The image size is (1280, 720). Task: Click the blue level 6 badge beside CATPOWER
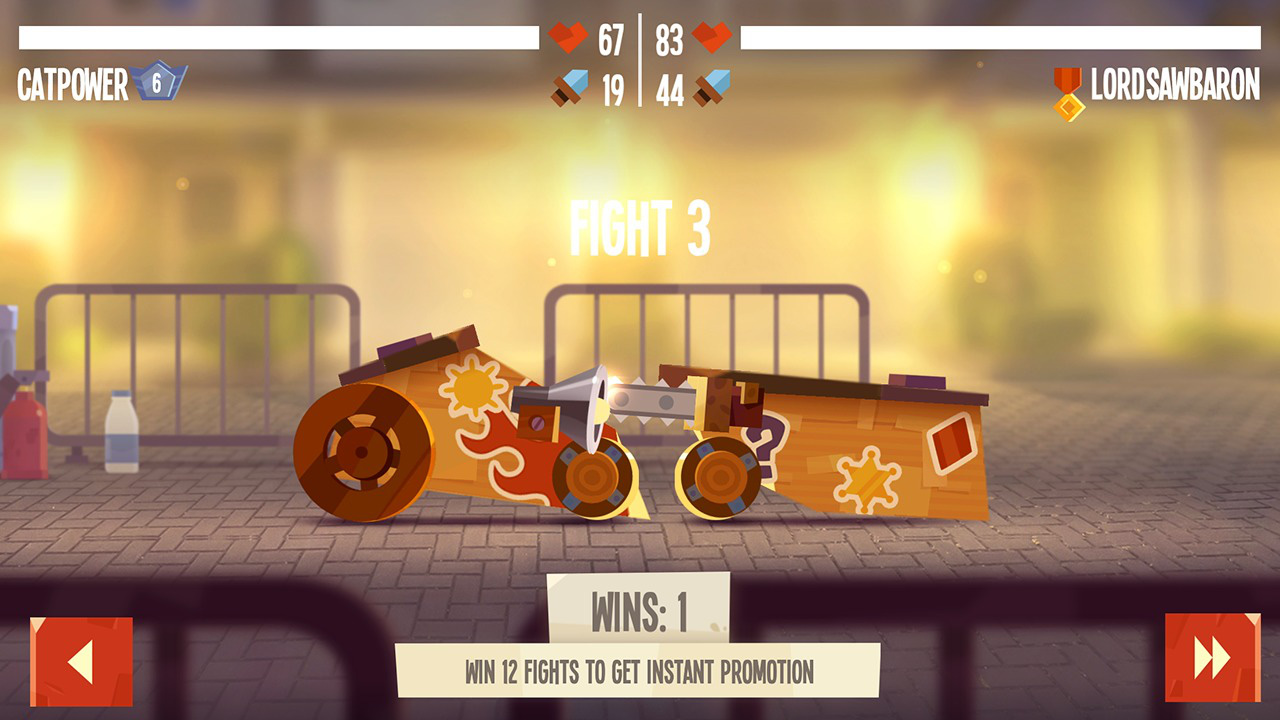click(158, 84)
